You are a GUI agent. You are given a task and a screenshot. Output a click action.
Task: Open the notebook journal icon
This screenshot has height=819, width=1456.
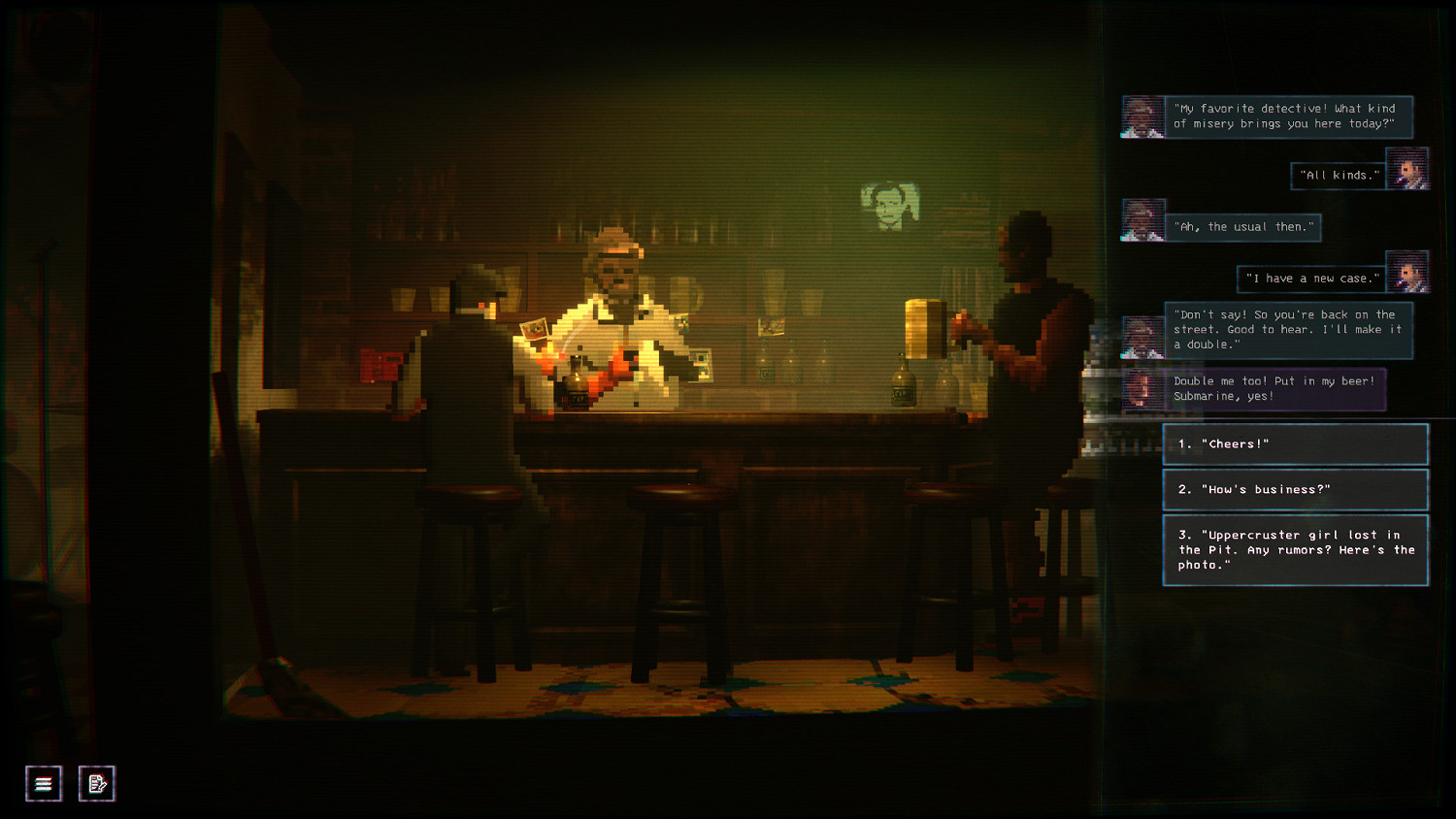pos(96,782)
